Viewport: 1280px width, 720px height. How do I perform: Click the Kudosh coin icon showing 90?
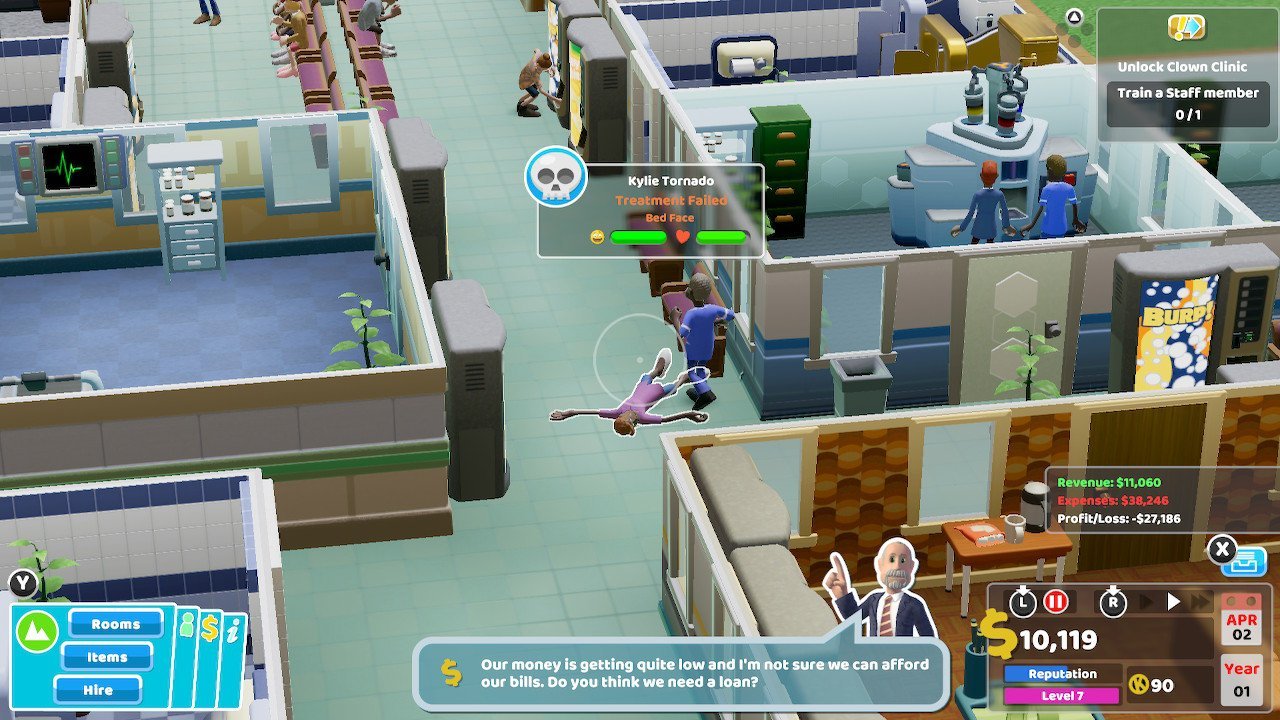pos(1140,685)
